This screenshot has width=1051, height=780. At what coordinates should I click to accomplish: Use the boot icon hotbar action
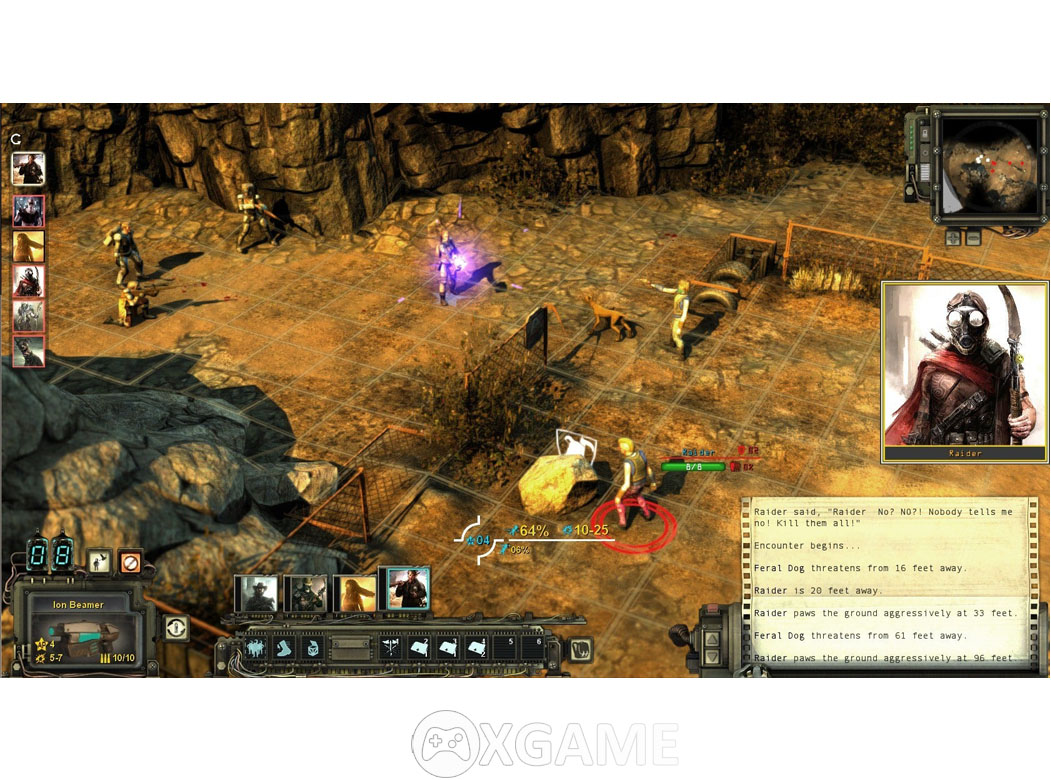tap(283, 648)
